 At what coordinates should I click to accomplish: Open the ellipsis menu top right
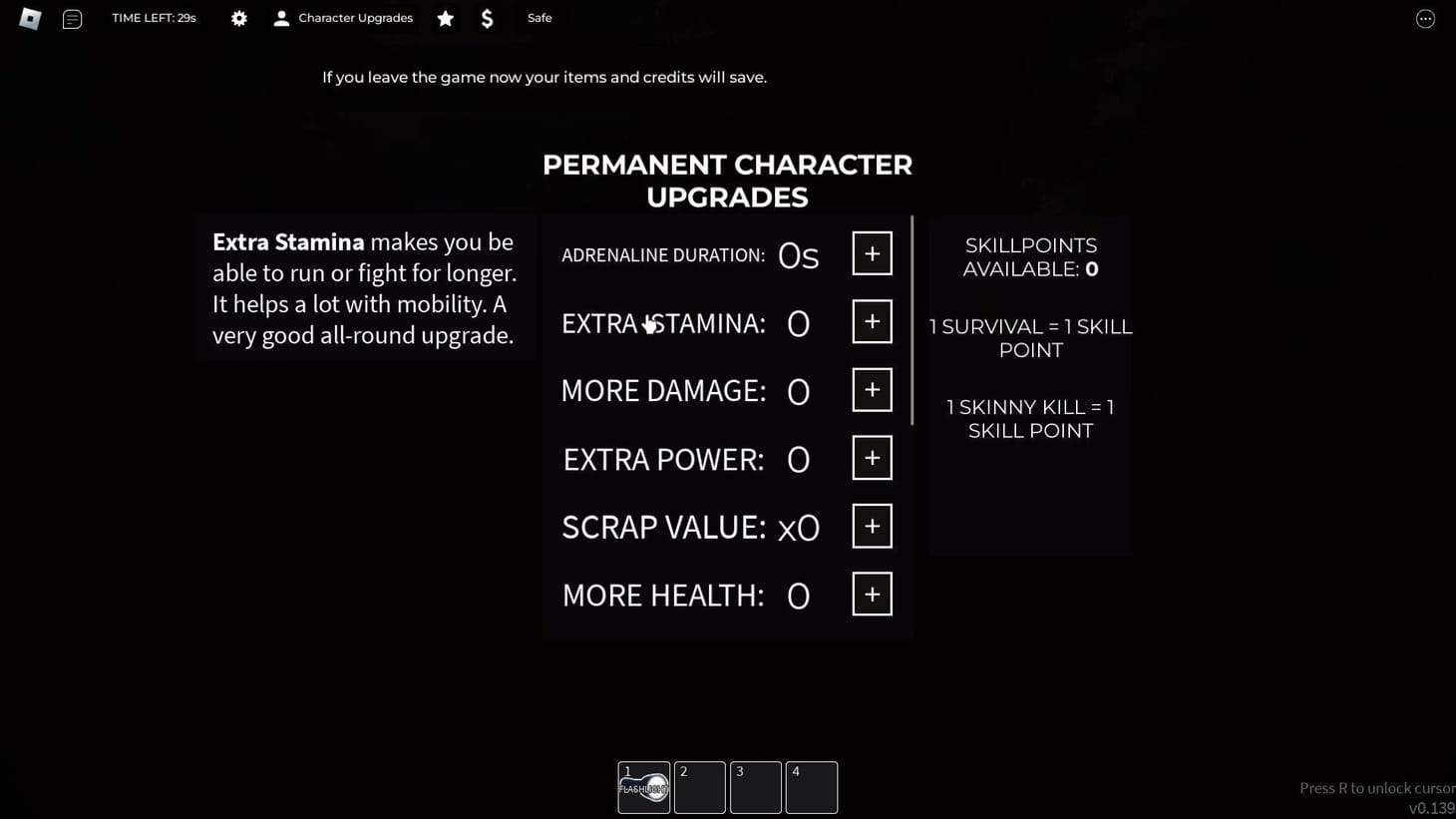tap(1425, 18)
